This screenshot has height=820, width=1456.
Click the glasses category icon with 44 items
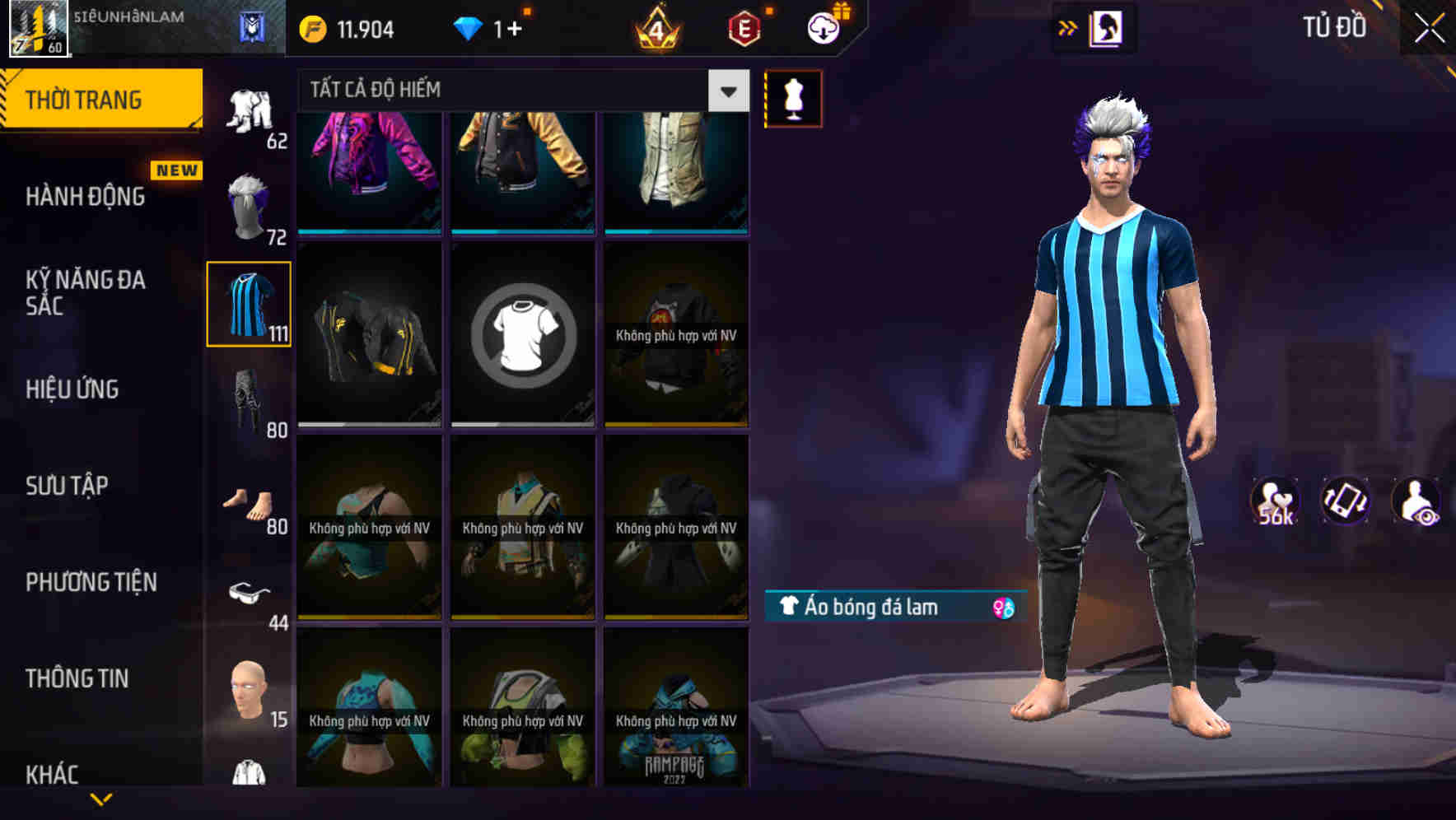point(249,593)
